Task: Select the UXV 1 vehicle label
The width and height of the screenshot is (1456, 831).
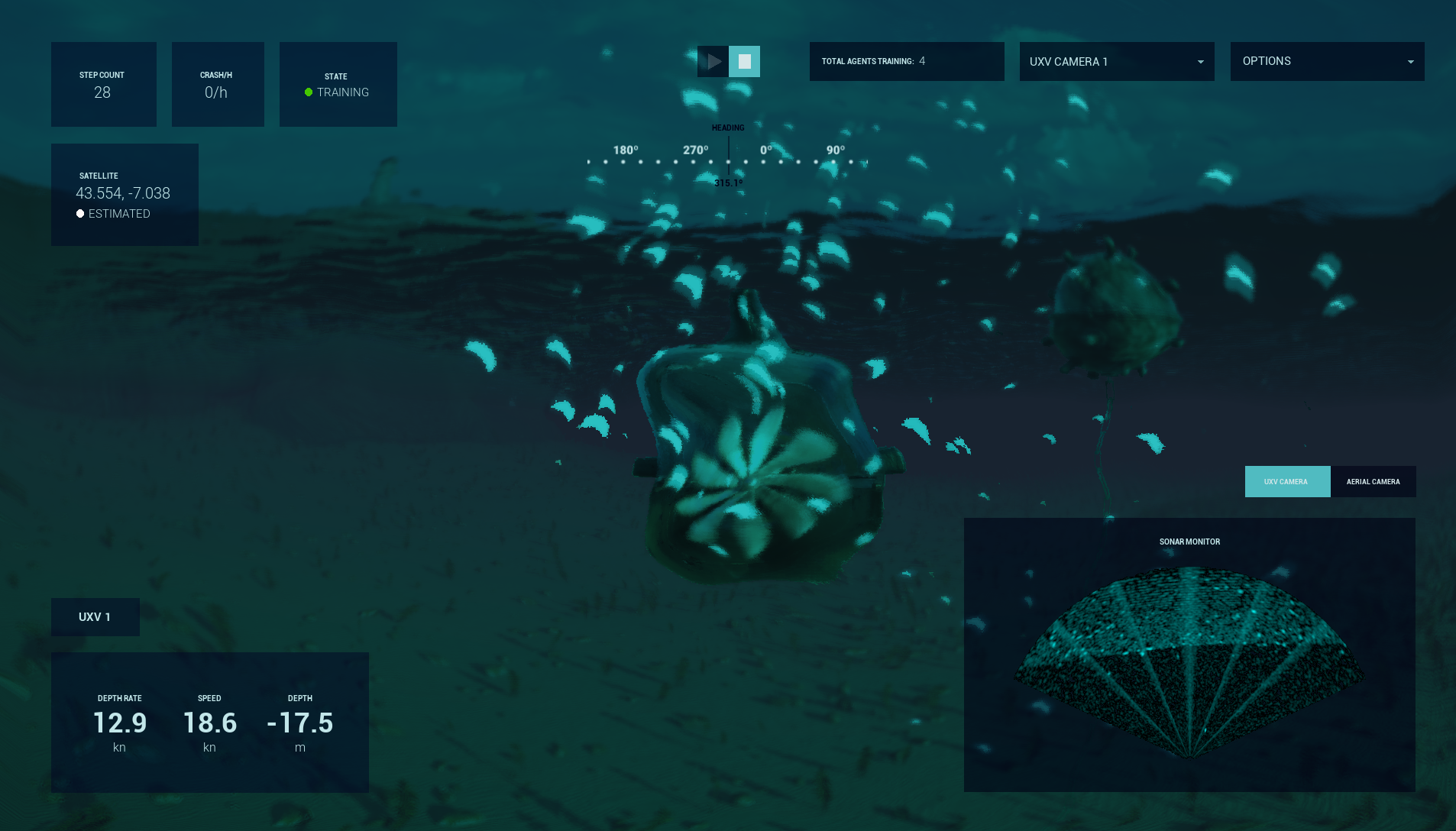Action: pos(95,617)
